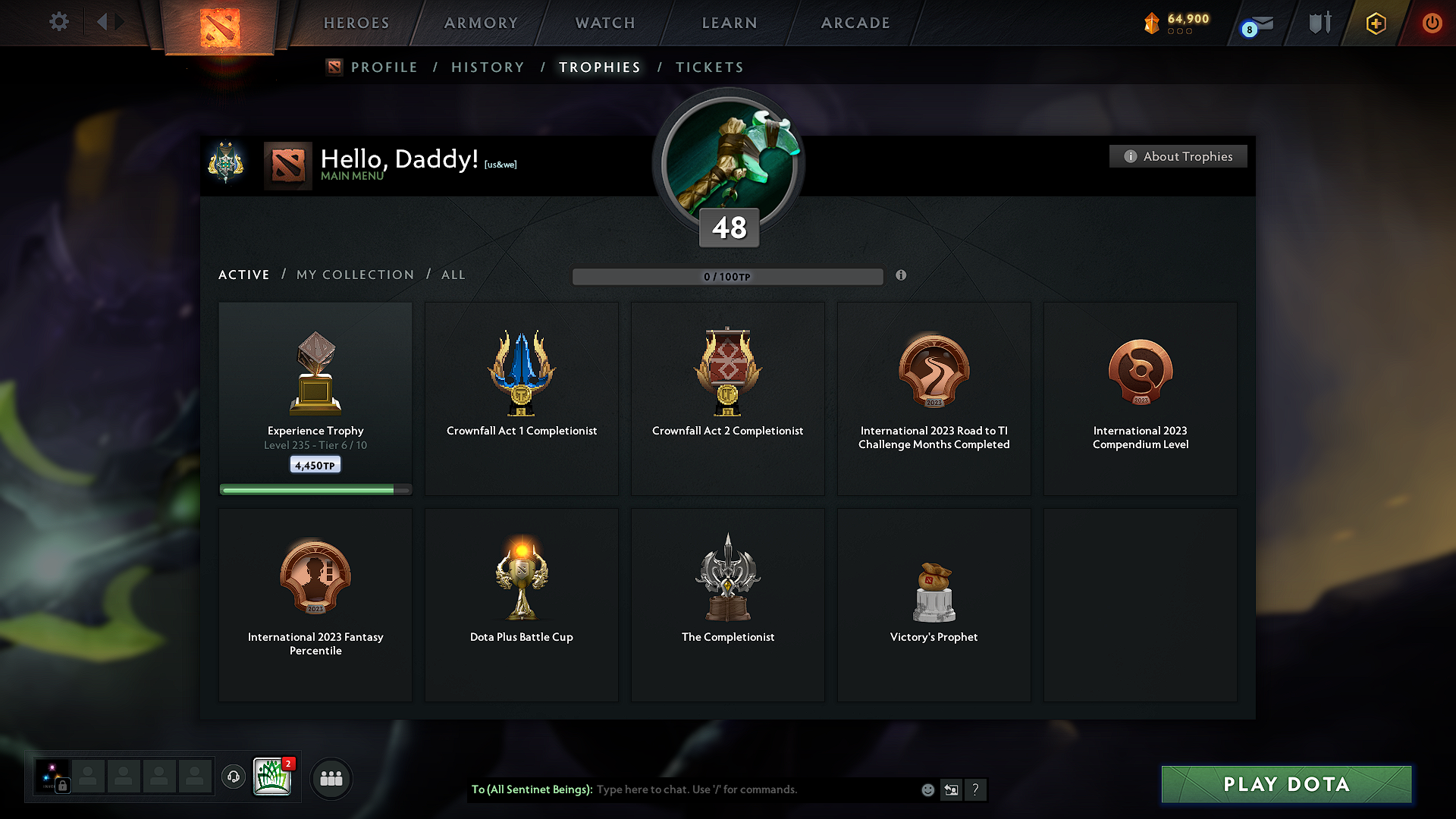The width and height of the screenshot is (1456, 819).
Task: Click the About Trophies button
Action: coord(1178,156)
